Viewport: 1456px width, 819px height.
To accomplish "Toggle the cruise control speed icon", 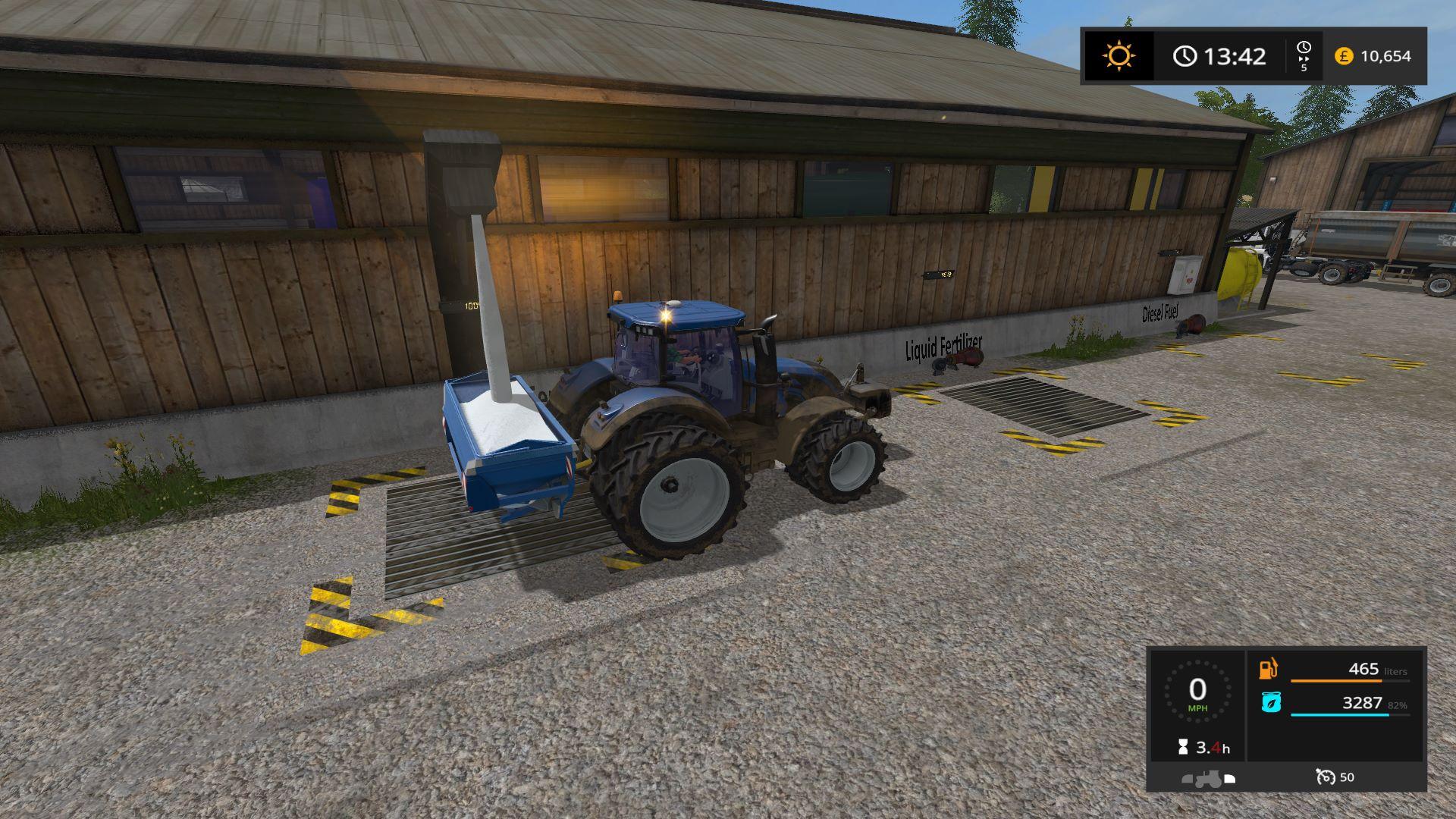I will tap(1326, 777).
